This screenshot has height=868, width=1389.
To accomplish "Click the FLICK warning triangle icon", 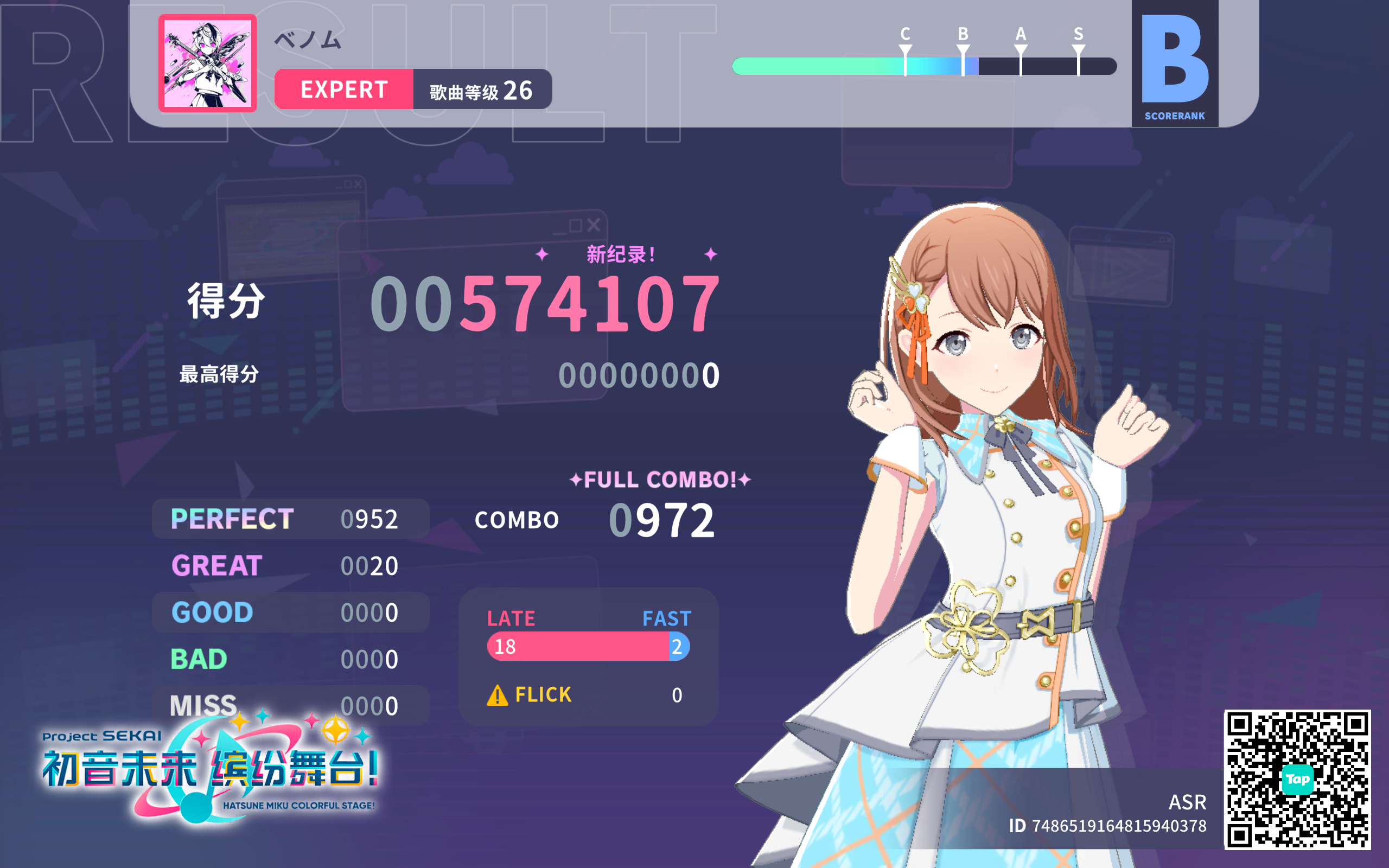I will (496, 694).
